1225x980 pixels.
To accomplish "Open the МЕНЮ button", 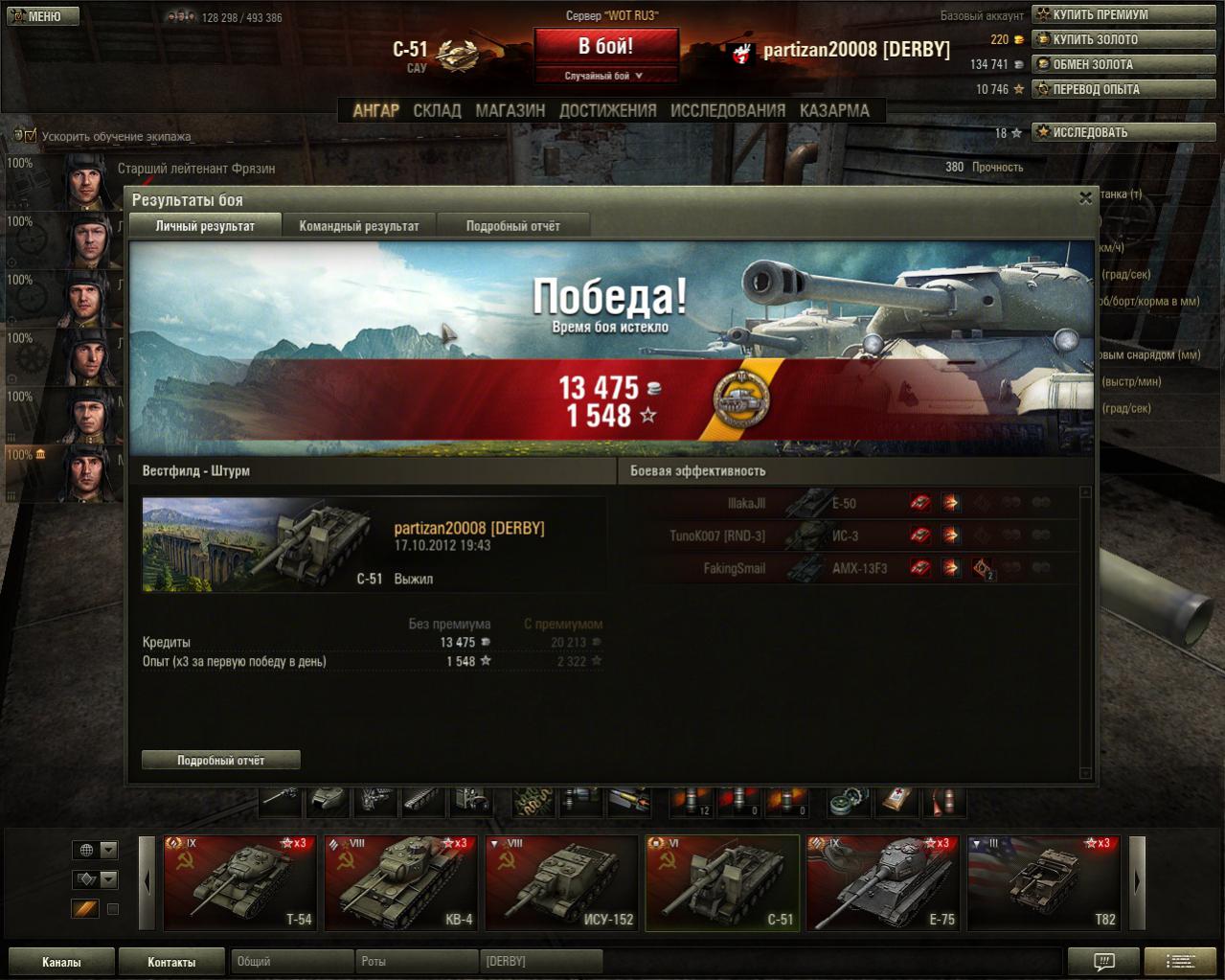I will (x=42, y=16).
